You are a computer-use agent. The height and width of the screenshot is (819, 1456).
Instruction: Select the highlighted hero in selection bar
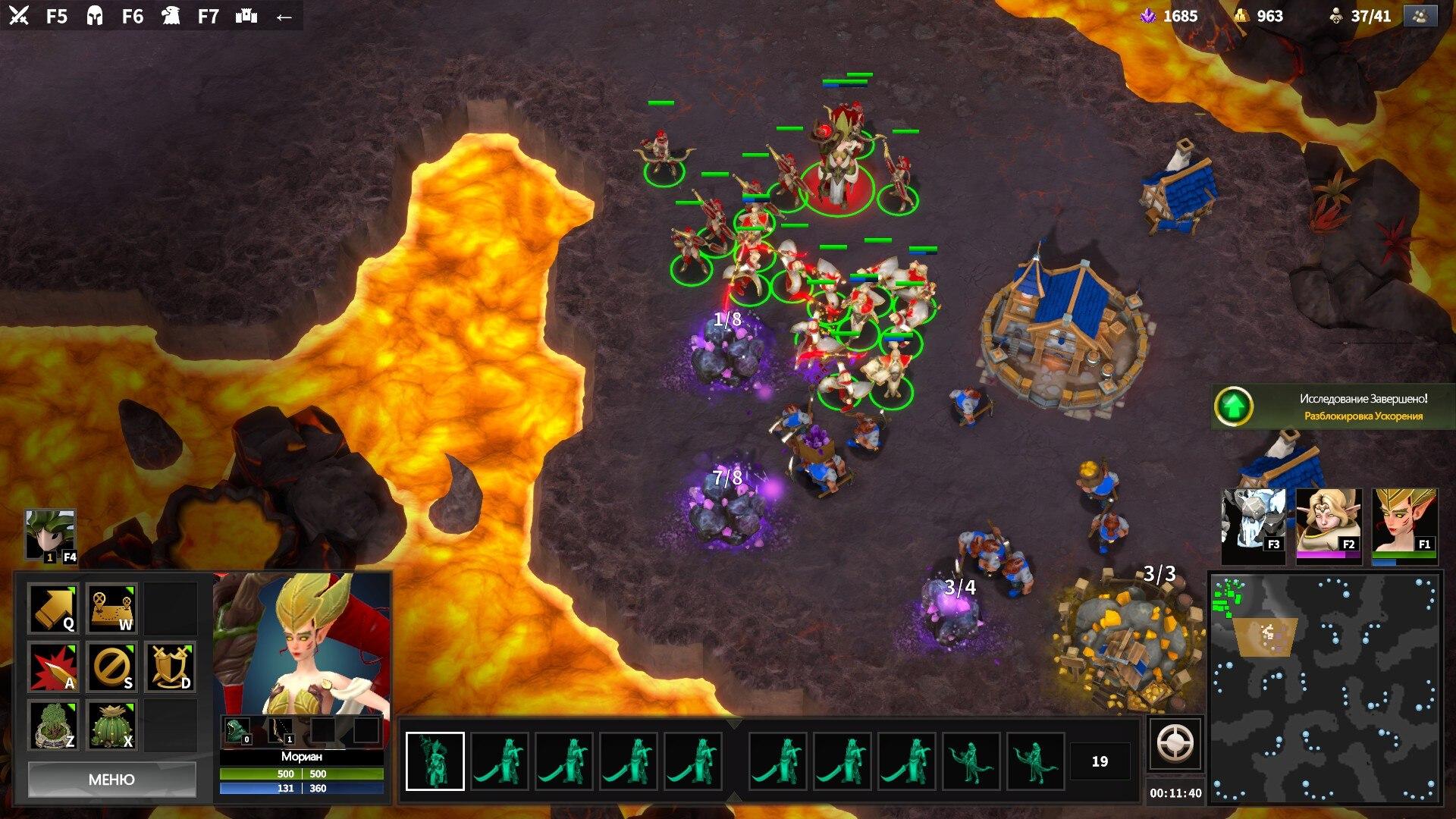pos(435,761)
